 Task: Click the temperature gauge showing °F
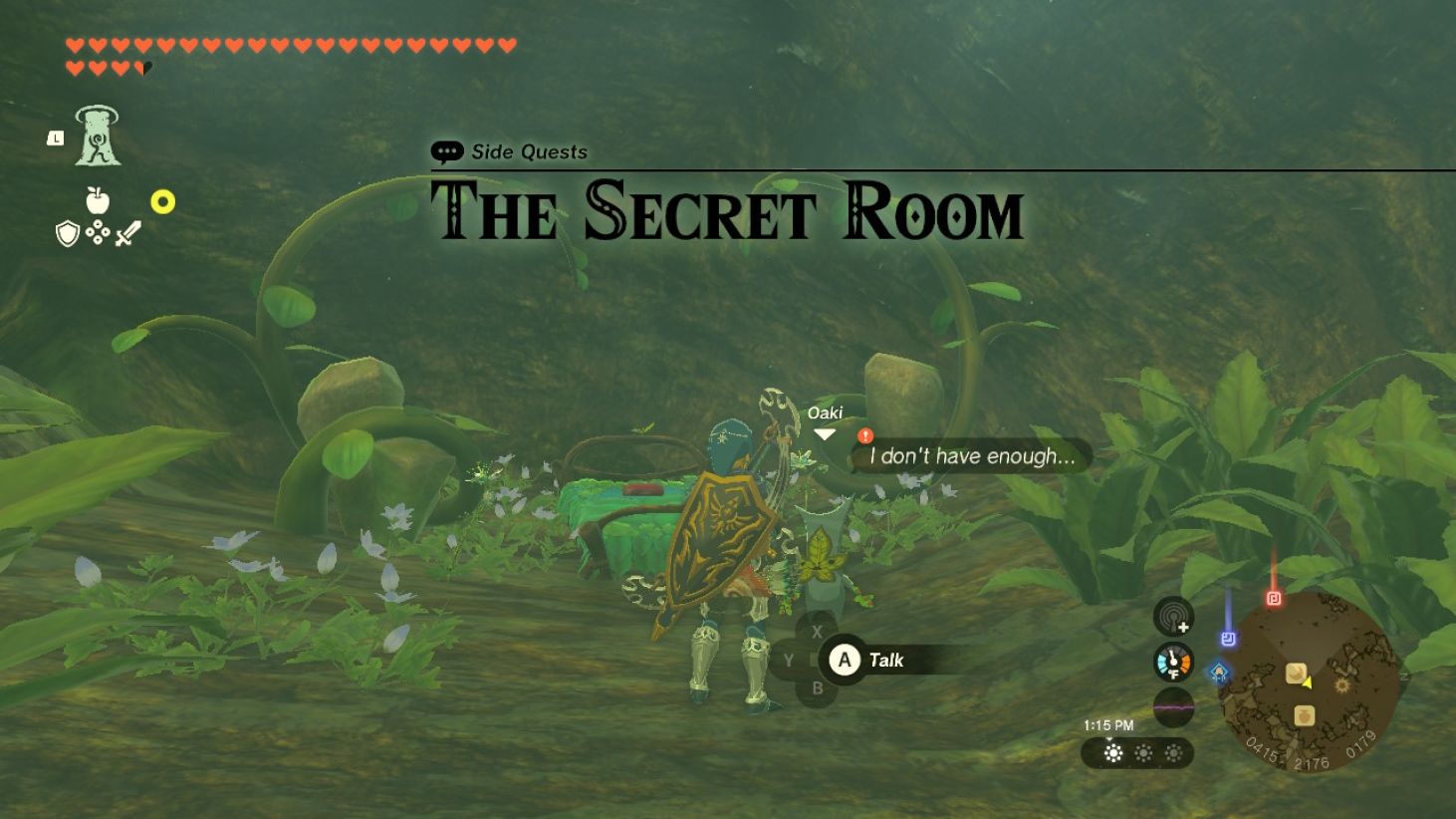tap(1172, 660)
